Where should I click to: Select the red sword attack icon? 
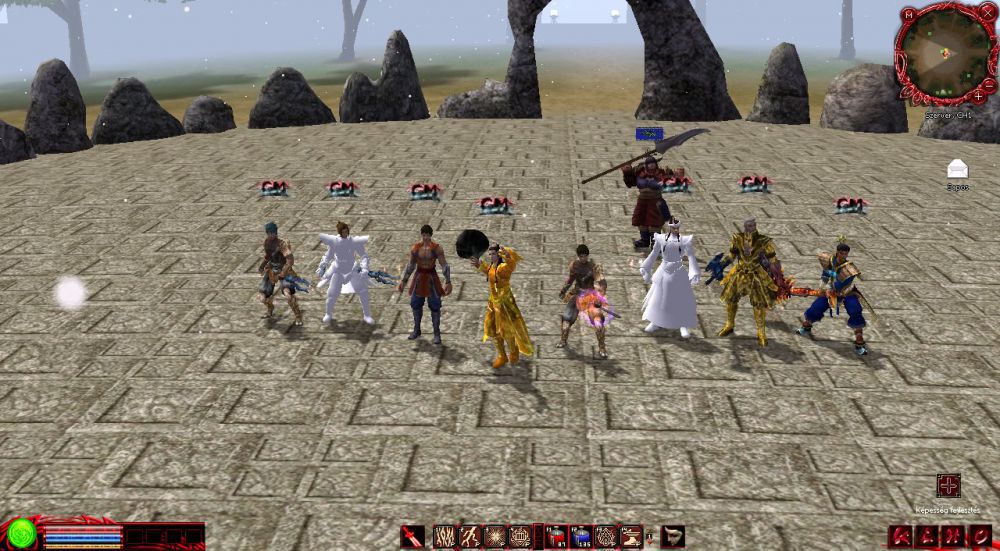(412, 537)
